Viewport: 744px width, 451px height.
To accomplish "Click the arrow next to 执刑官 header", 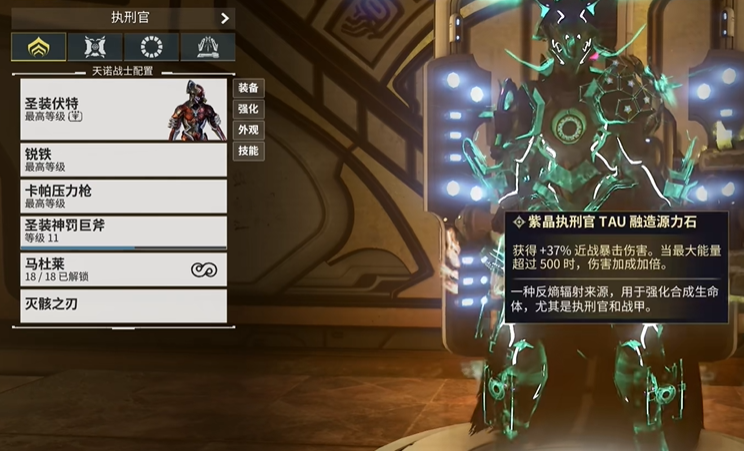I will [224, 17].
